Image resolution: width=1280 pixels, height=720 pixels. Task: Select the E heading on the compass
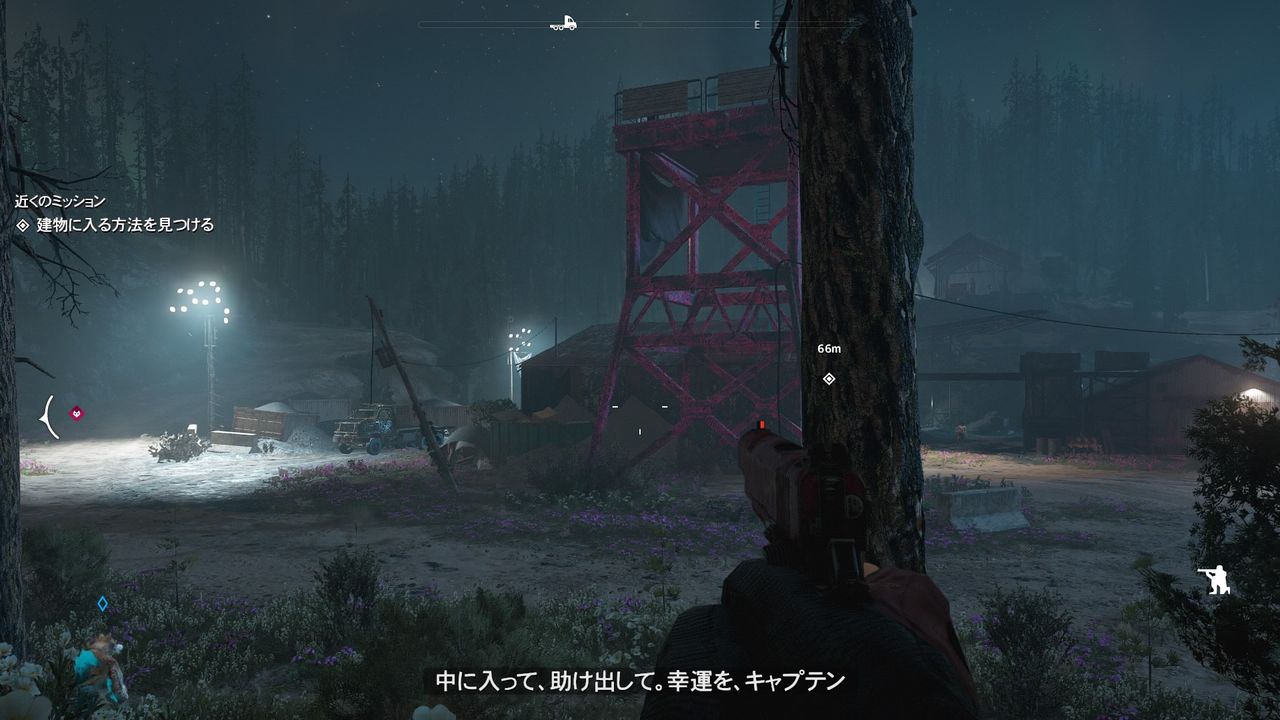click(x=757, y=25)
